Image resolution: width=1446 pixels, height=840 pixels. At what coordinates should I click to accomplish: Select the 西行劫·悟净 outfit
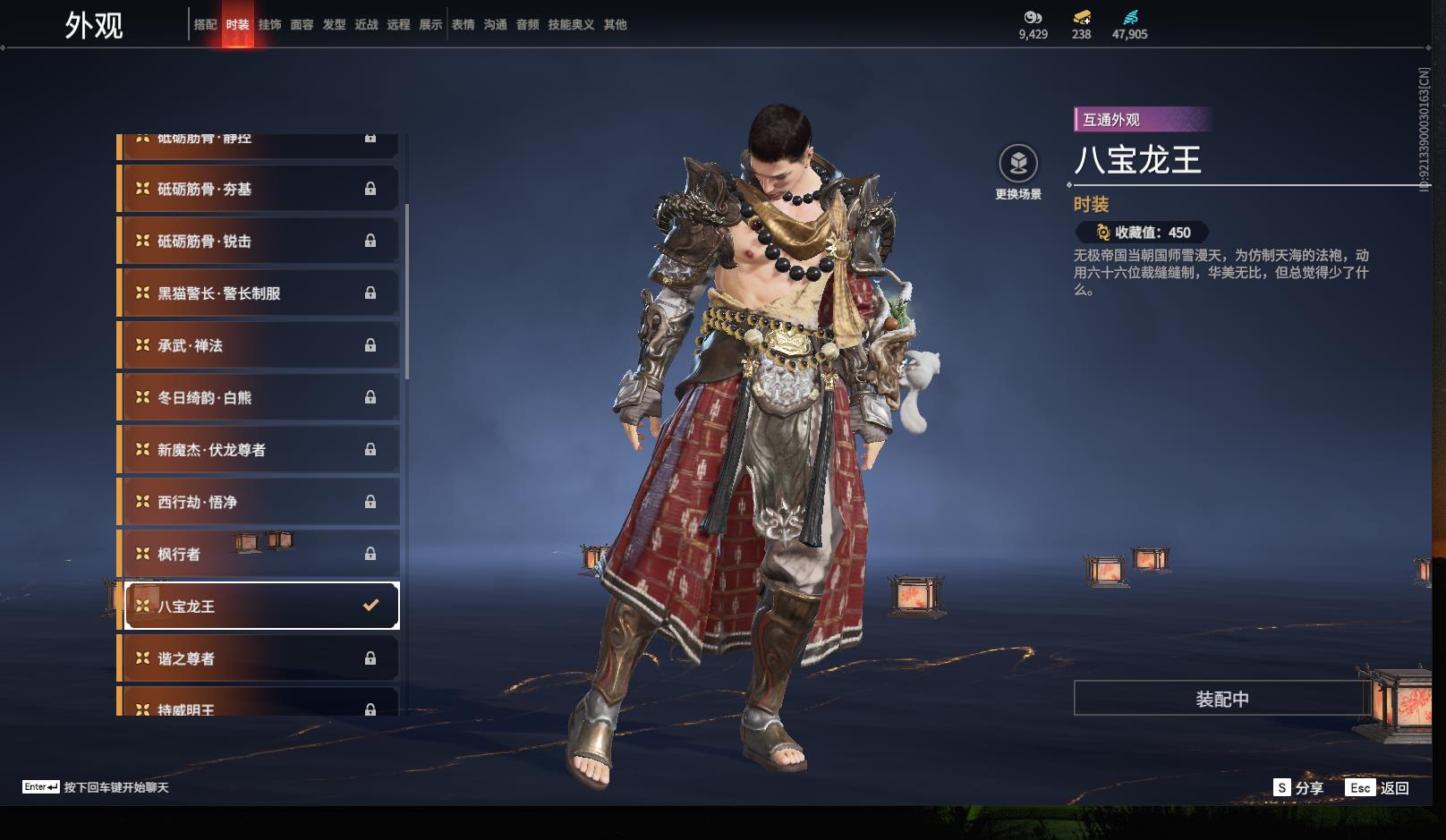[259, 502]
